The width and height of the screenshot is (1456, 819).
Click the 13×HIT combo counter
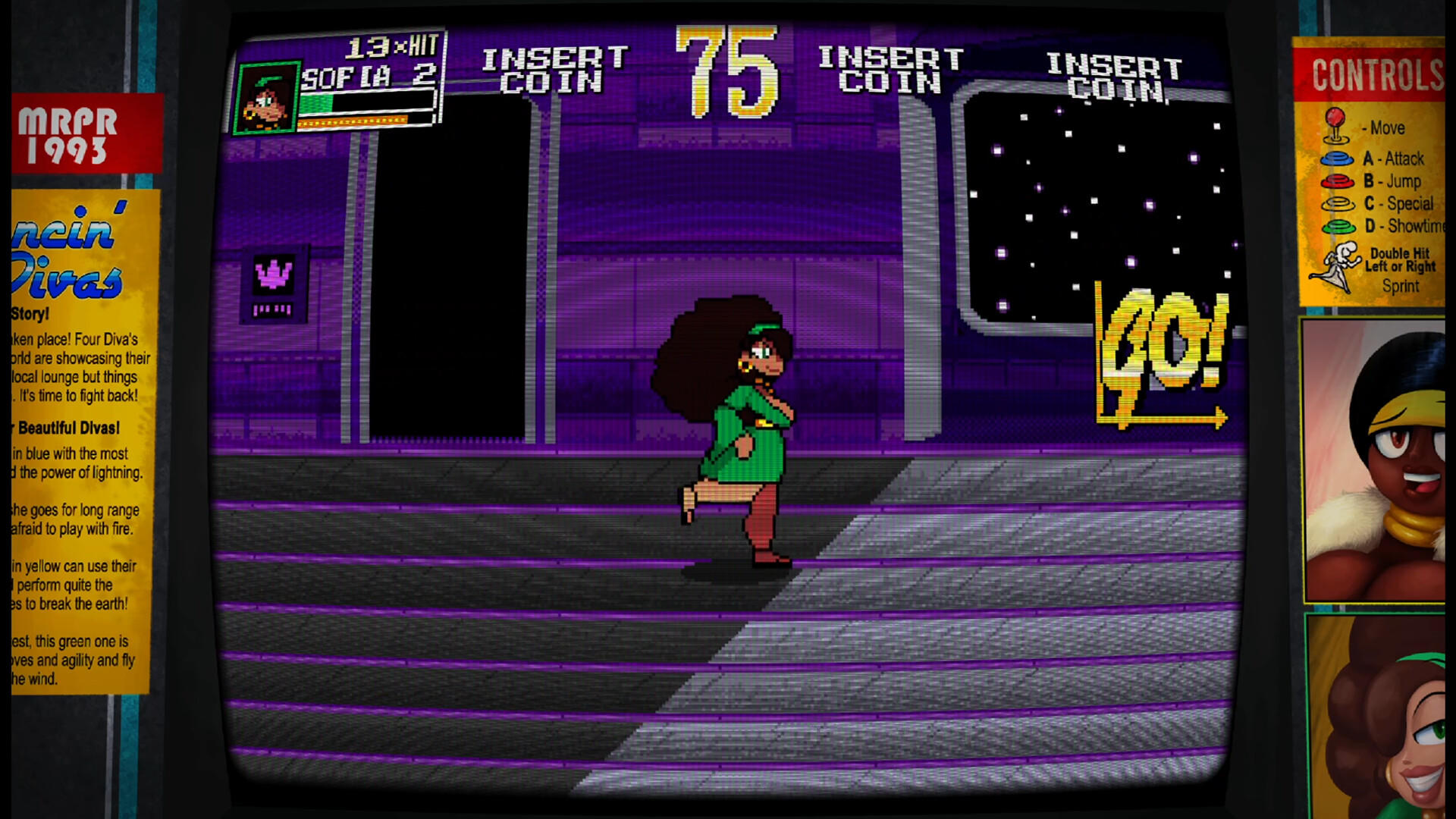[389, 47]
